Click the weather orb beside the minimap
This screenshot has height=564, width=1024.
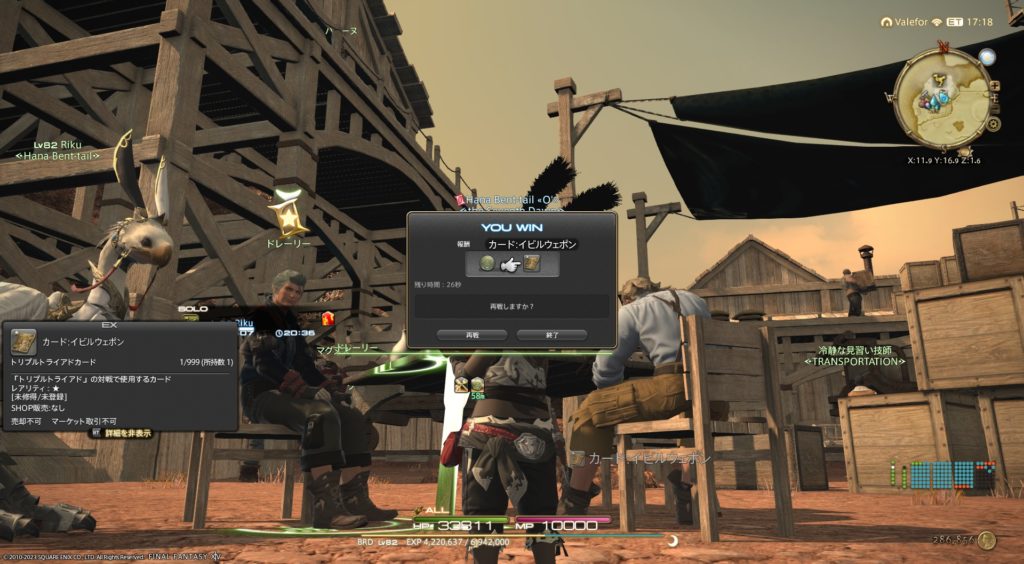[986, 56]
